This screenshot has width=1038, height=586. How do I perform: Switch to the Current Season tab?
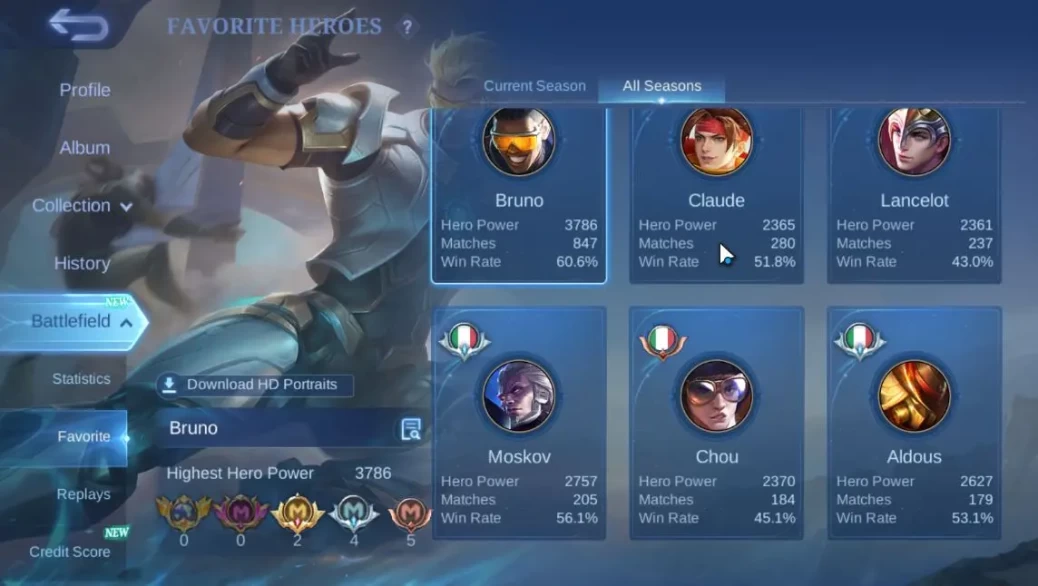(x=534, y=86)
